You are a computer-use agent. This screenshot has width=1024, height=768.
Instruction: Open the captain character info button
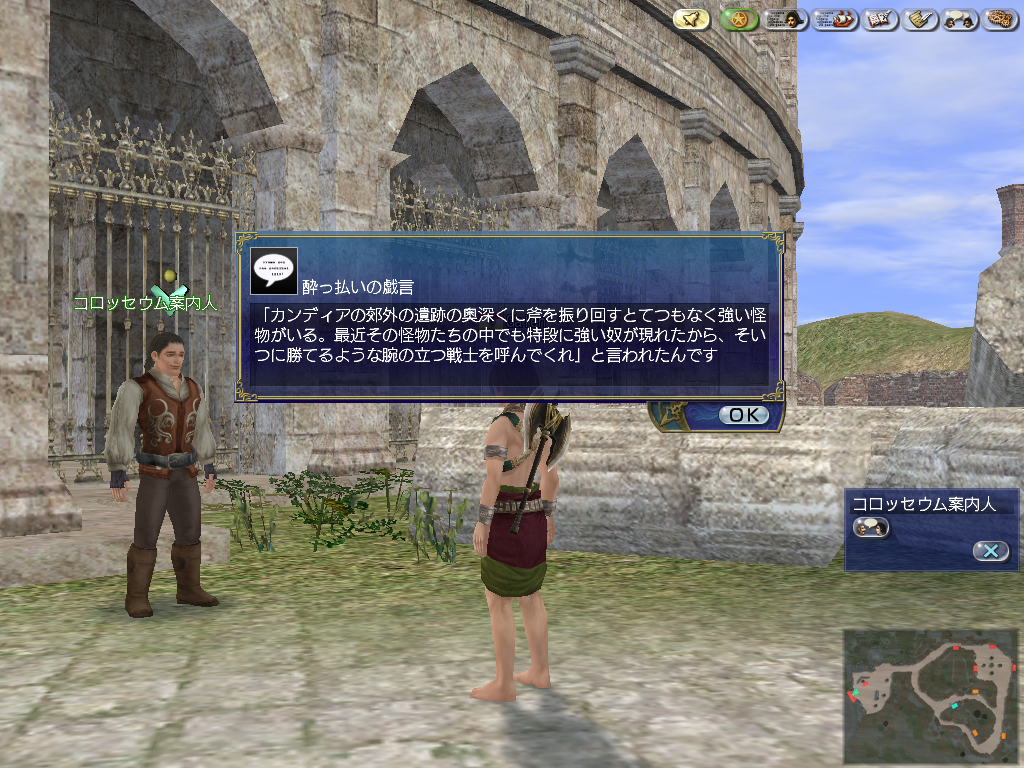point(786,19)
